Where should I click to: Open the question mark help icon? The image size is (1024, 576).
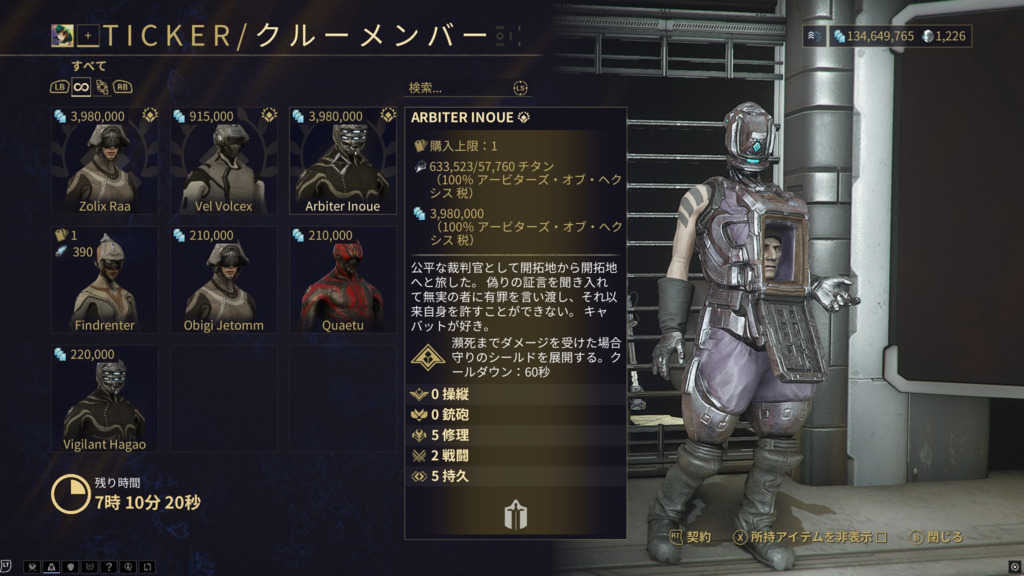tap(109, 567)
